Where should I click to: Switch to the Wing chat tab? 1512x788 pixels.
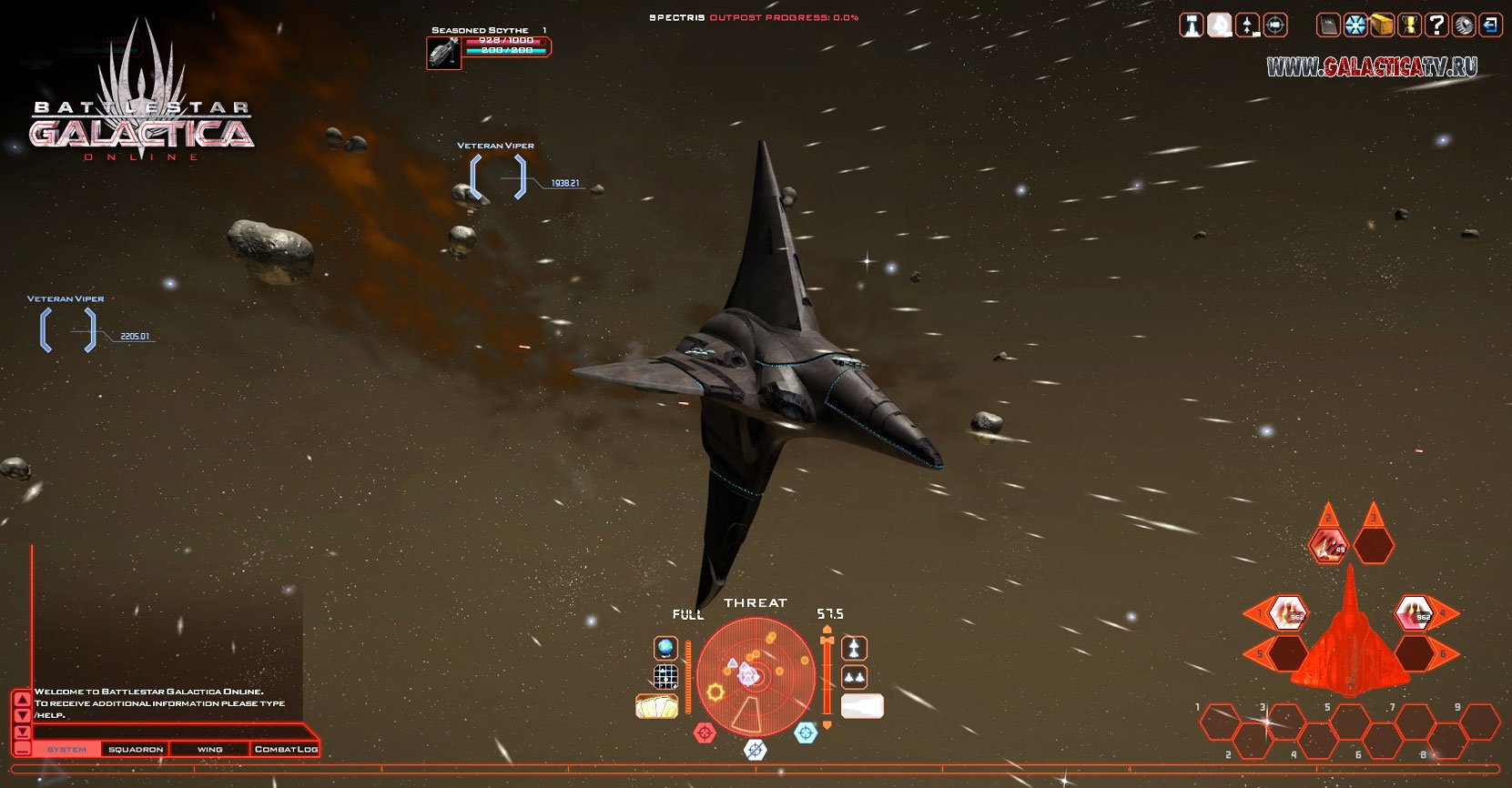[x=209, y=749]
